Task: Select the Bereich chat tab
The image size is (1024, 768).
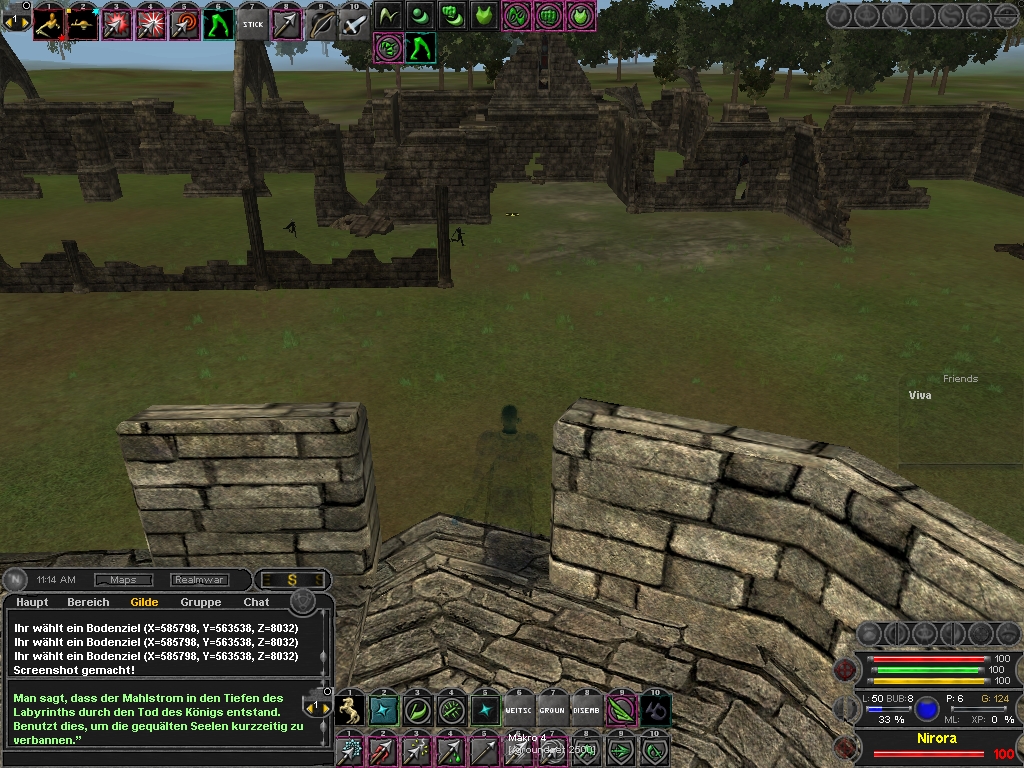Action: 88,602
